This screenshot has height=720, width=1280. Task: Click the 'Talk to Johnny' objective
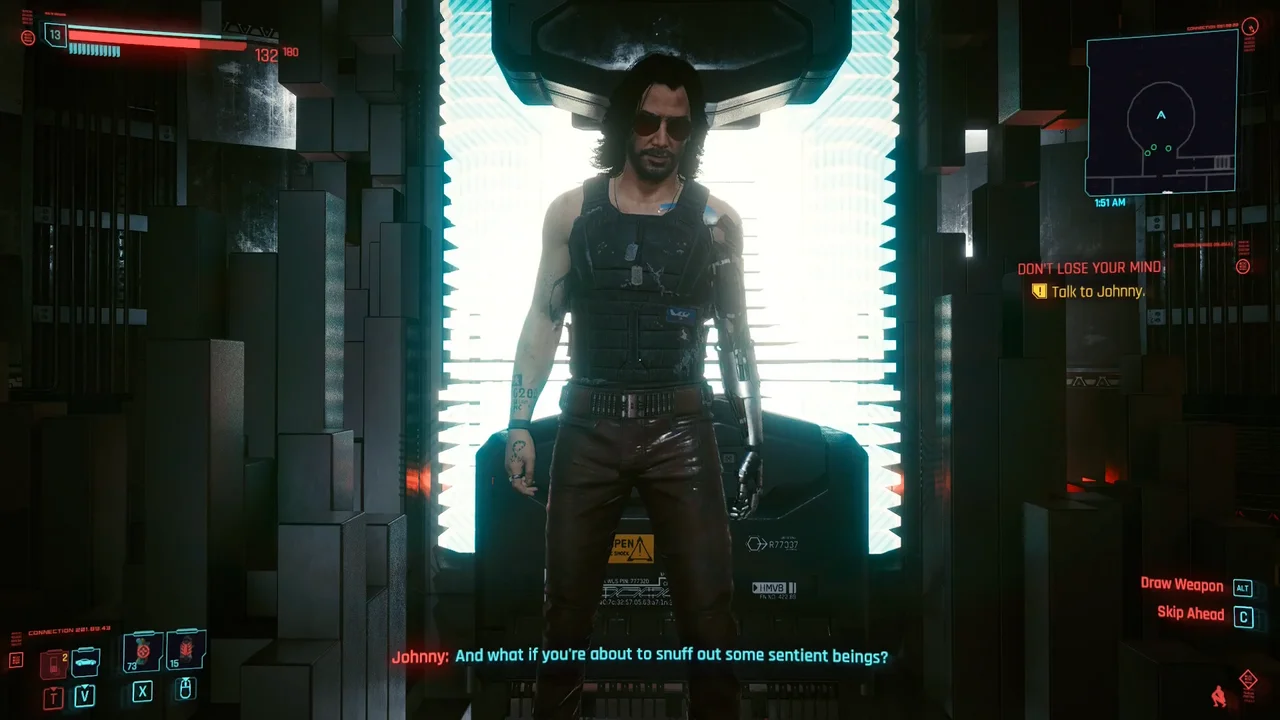pos(1097,291)
